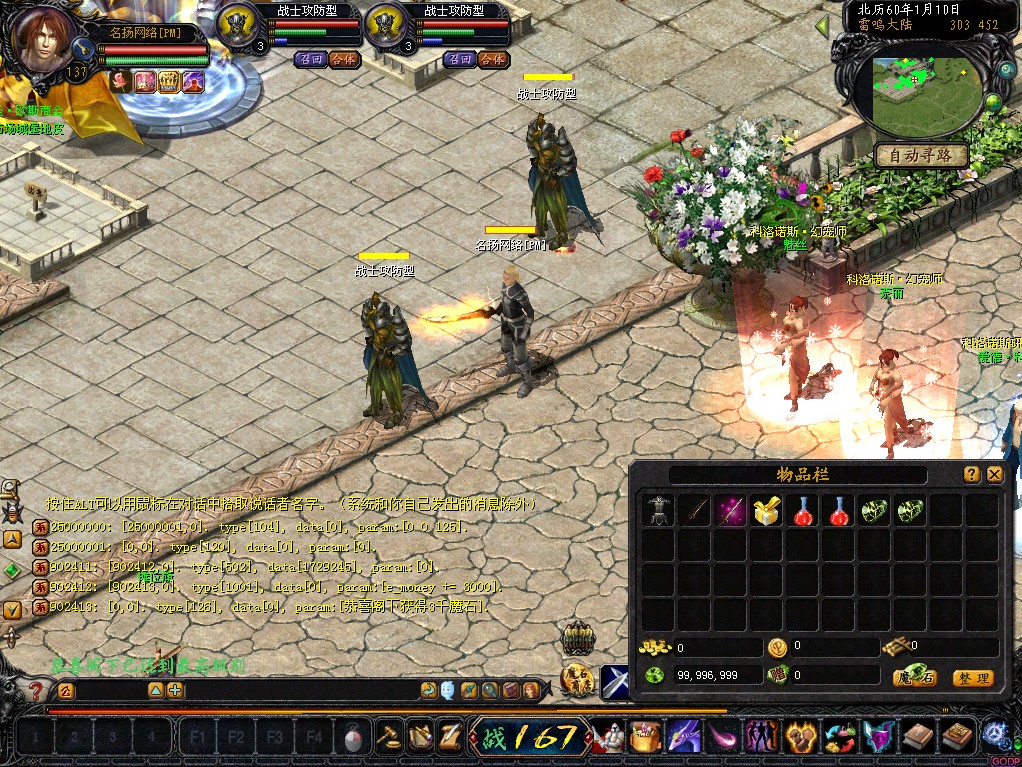1022x767 pixels.
Task: Collapse the minimap with the green arrow
Action: pyautogui.click(x=822, y=24)
